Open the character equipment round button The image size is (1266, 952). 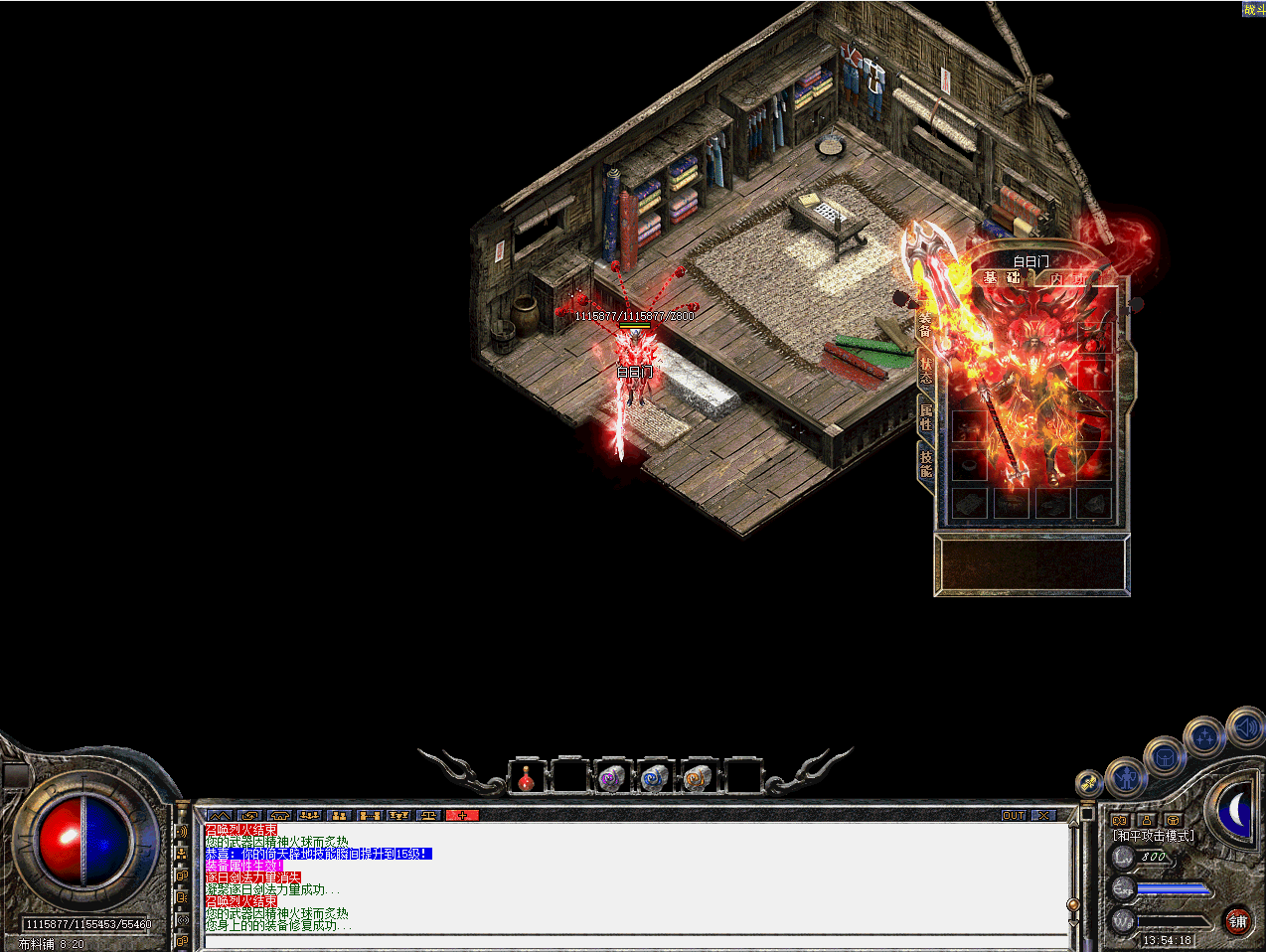click(1126, 776)
